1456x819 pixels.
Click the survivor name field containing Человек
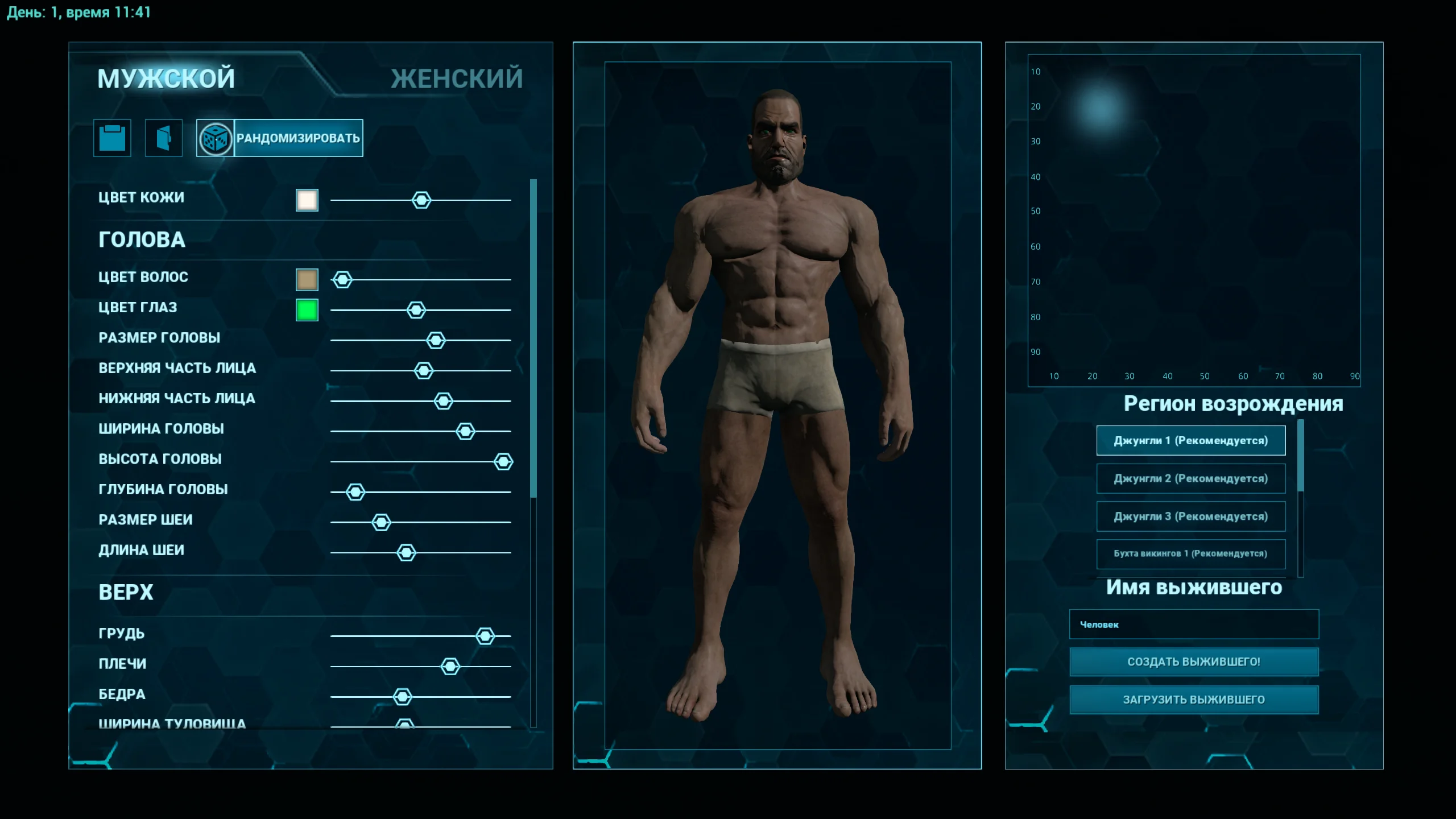coord(1194,624)
